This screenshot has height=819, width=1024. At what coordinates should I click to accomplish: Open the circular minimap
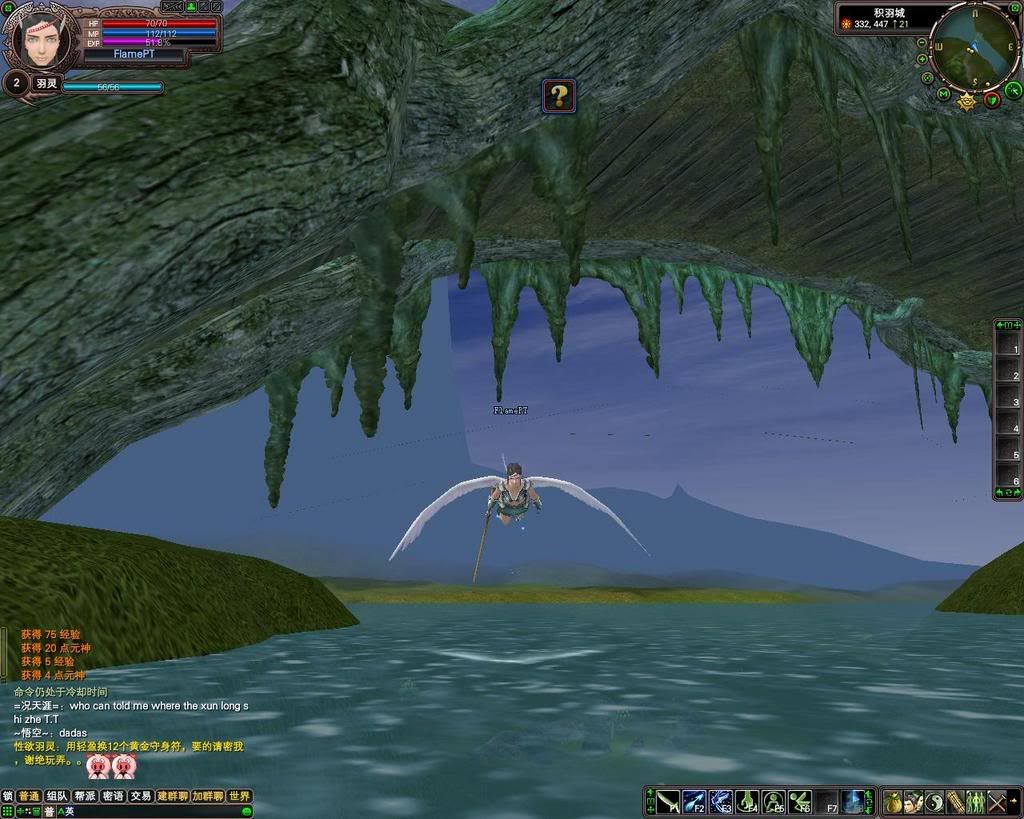click(973, 46)
